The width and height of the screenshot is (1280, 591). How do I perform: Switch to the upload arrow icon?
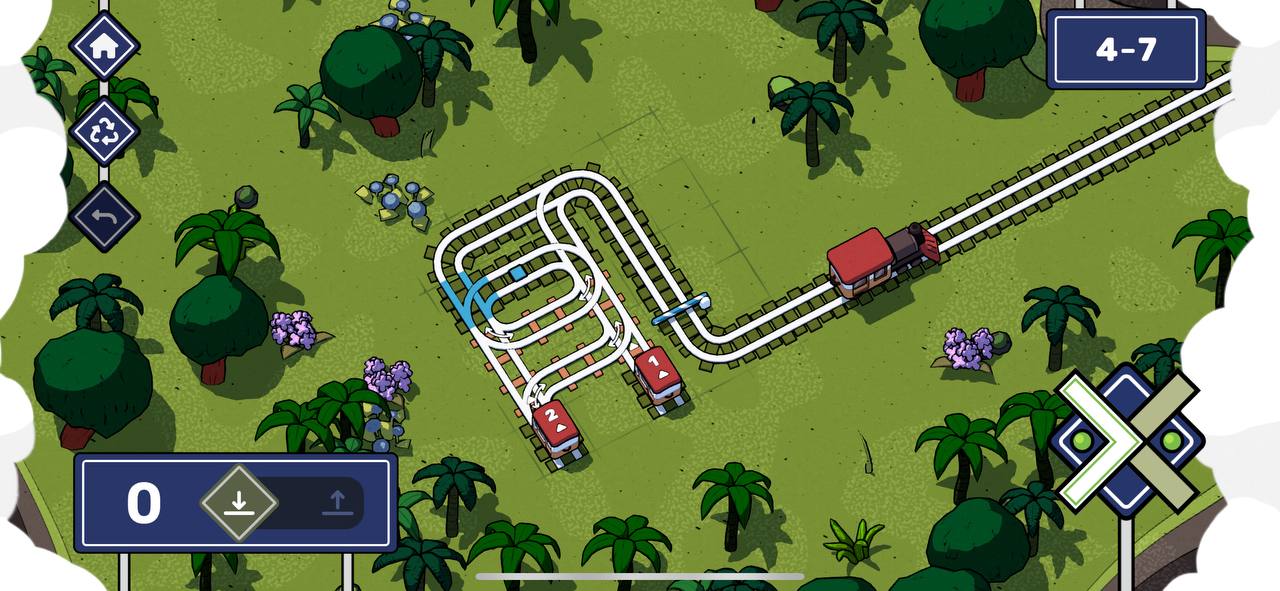[338, 502]
